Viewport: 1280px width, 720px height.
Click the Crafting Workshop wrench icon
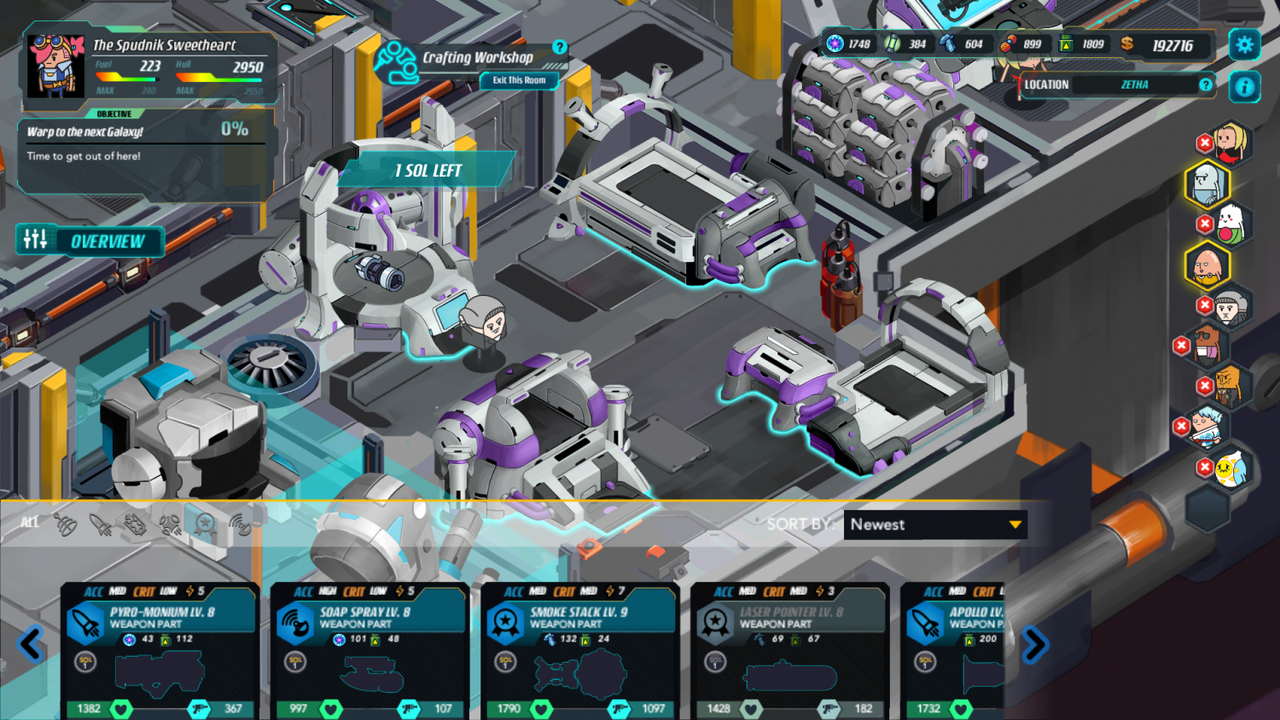click(x=397, y=58)
